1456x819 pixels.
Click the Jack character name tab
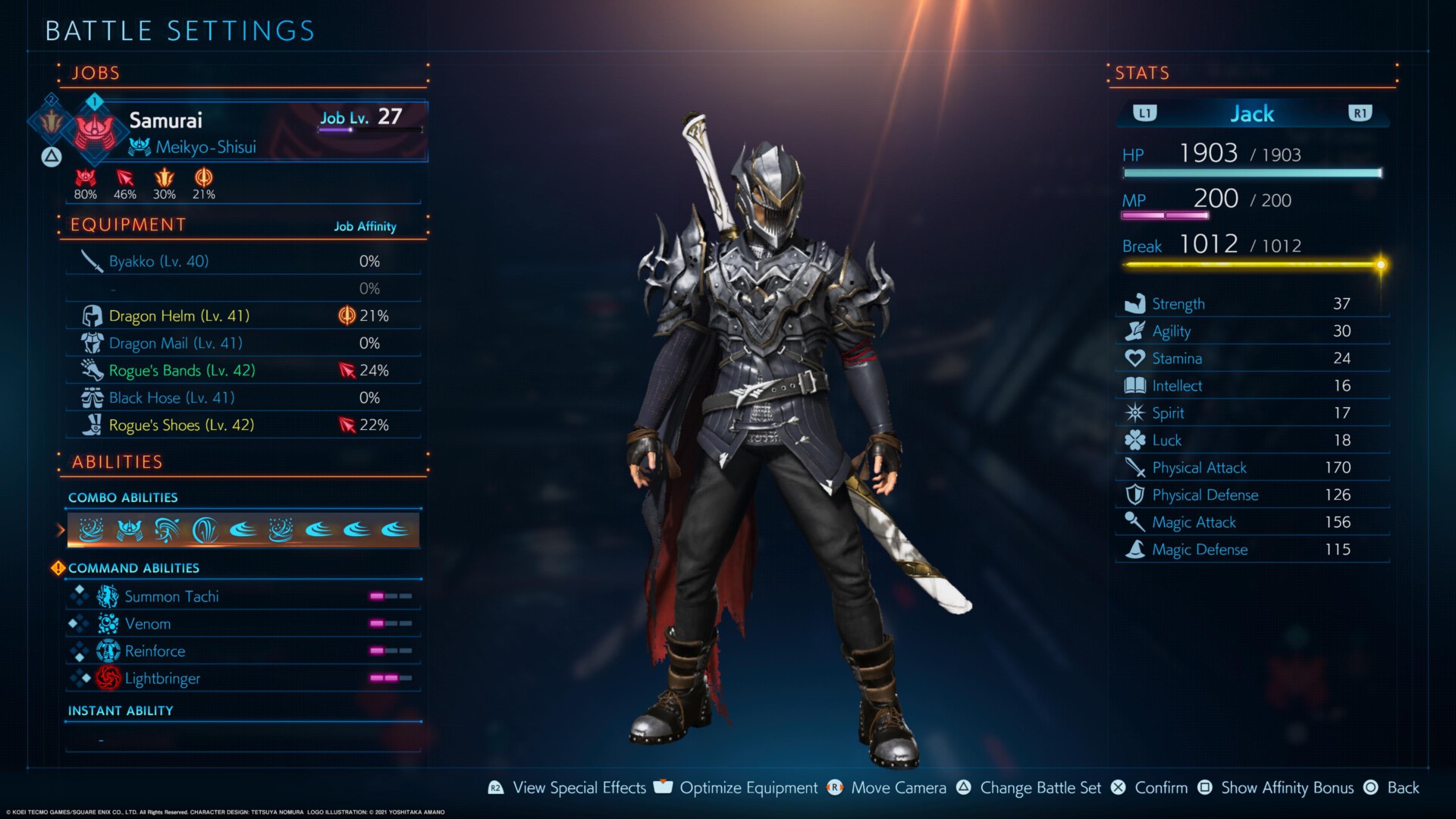point(1252,114)
